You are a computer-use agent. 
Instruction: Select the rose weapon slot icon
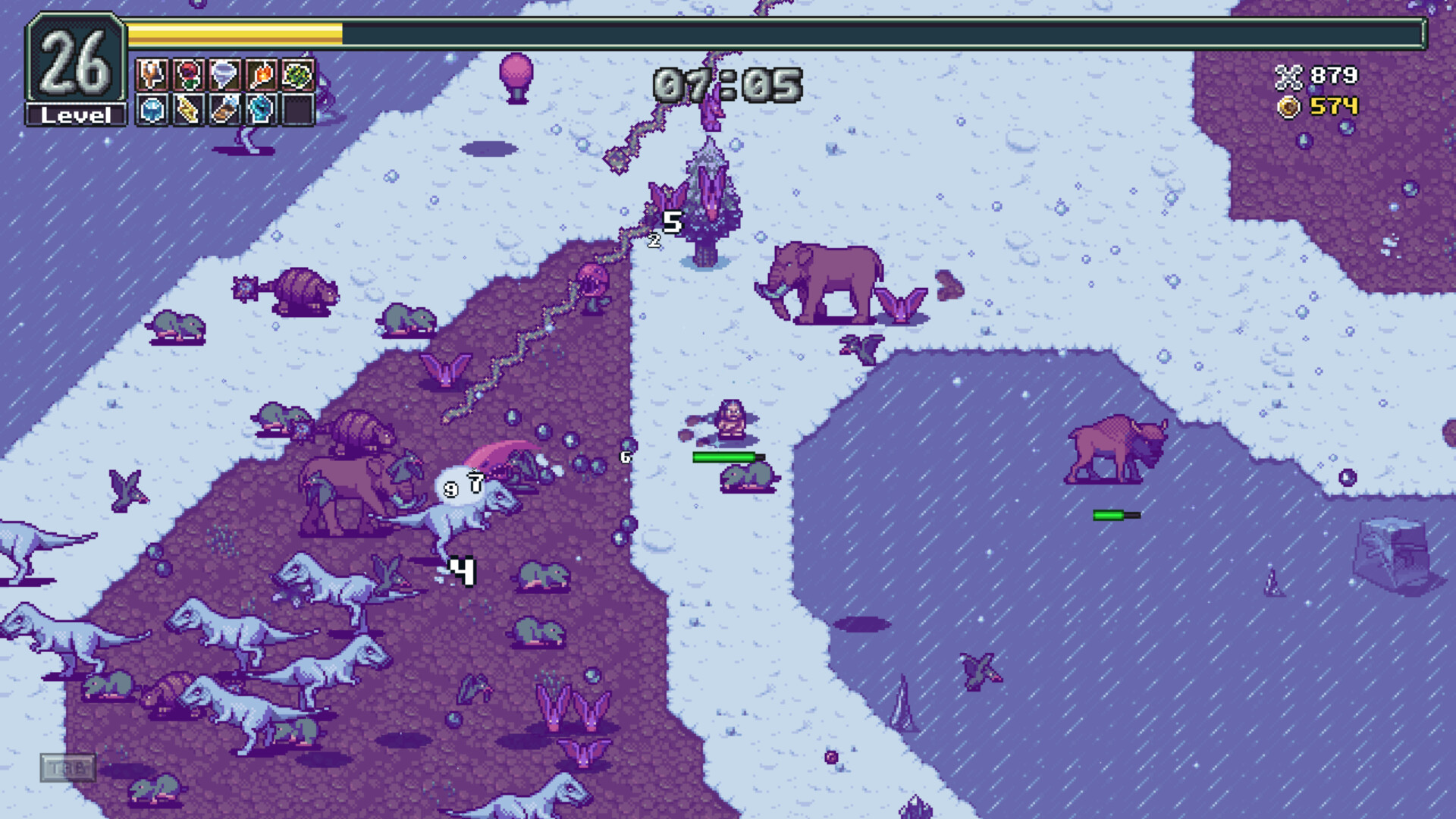pyautogui.click(x=187, y=75)
